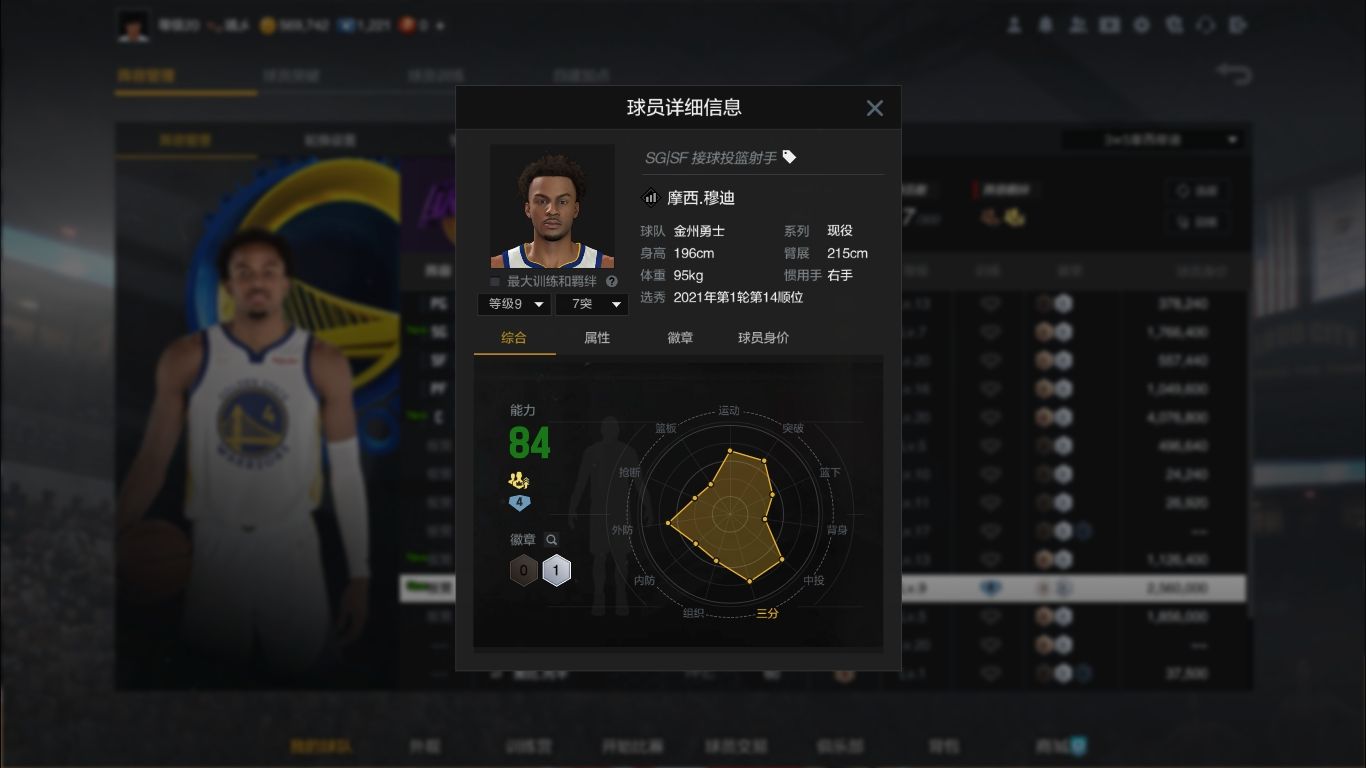Viewport: 1366px width, 768px height.
Task: Click the help icon beside 最大训练和羁绊
Action: [612, 281]
